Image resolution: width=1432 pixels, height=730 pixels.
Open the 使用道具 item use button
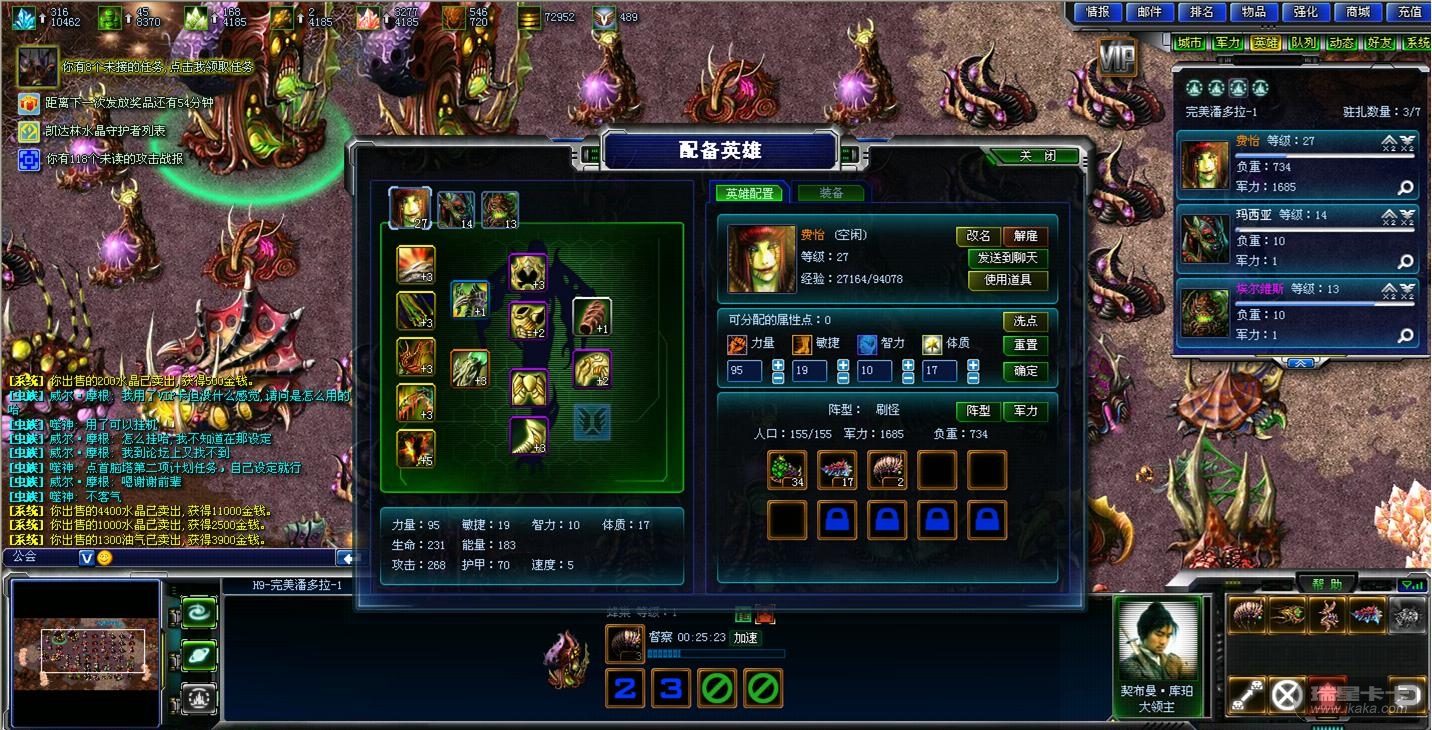pyautogui.click(x=1007, y=280)
